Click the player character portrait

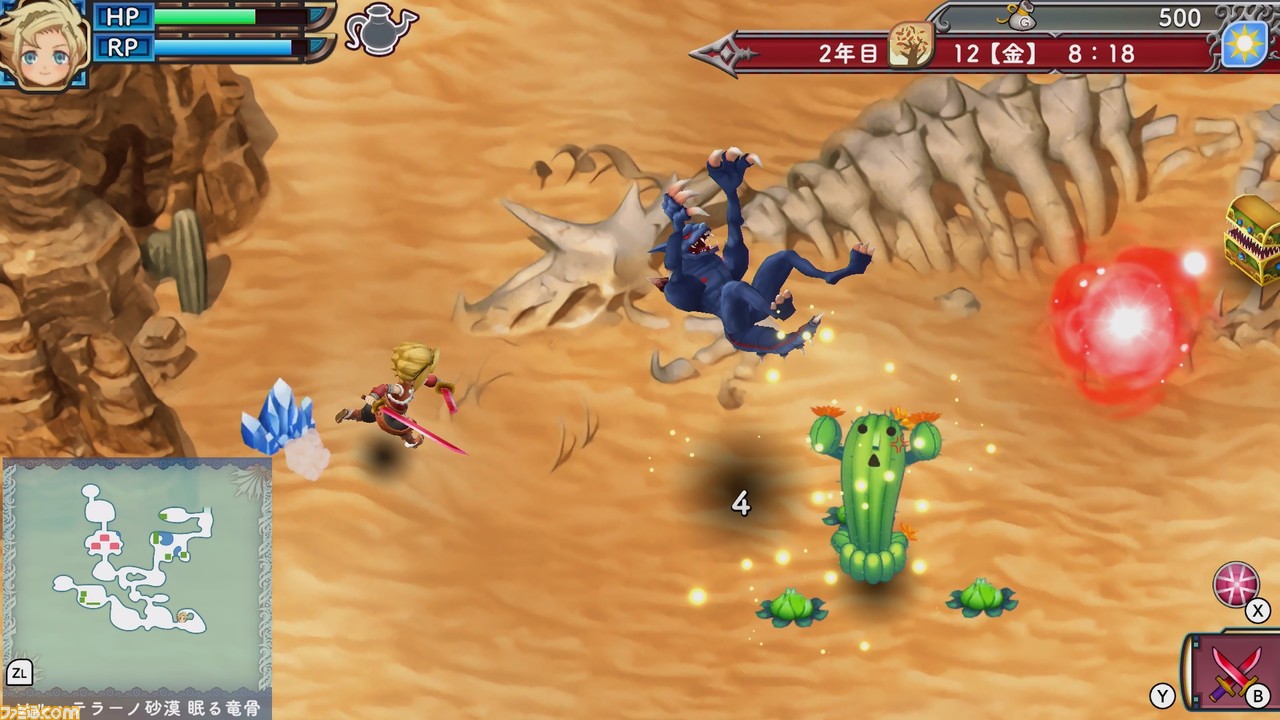42,43
